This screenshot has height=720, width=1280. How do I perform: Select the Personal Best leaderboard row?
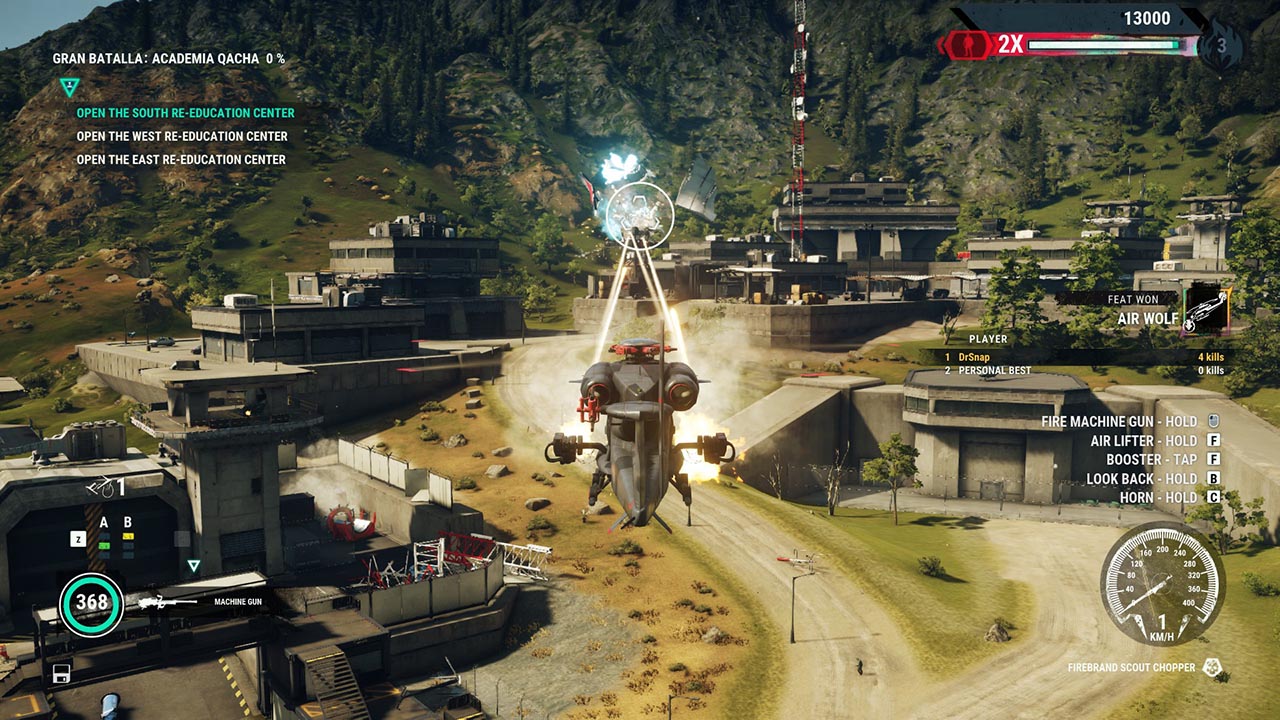click(x=1085, y=371)
